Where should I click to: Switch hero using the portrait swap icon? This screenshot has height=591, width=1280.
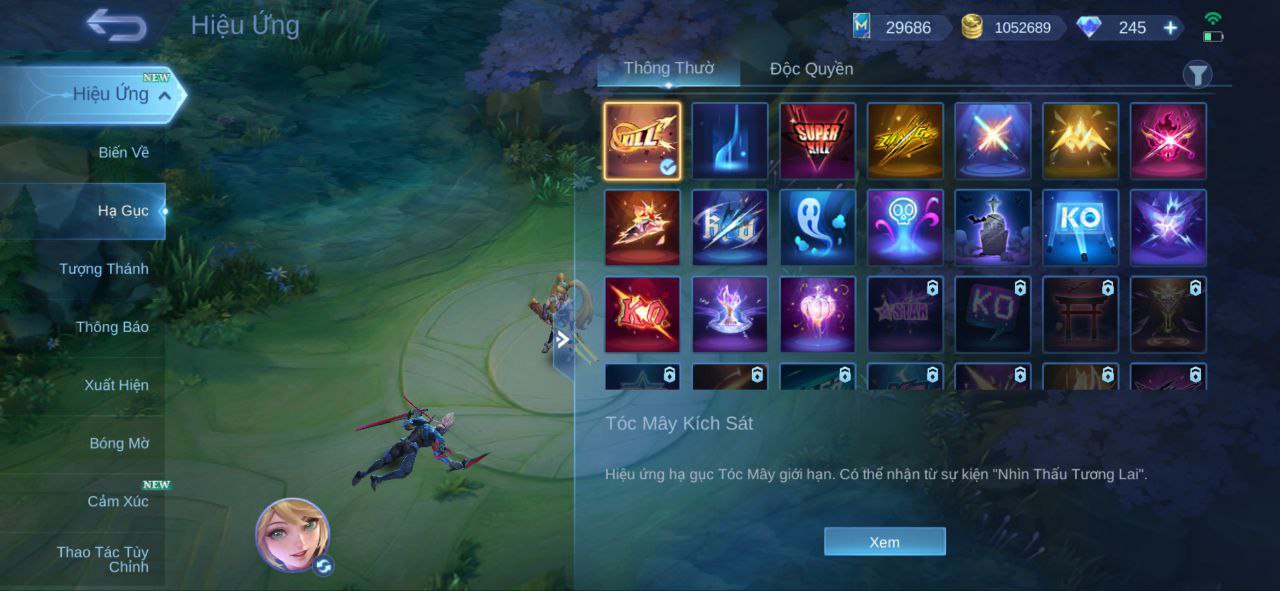tap(323, 566)
